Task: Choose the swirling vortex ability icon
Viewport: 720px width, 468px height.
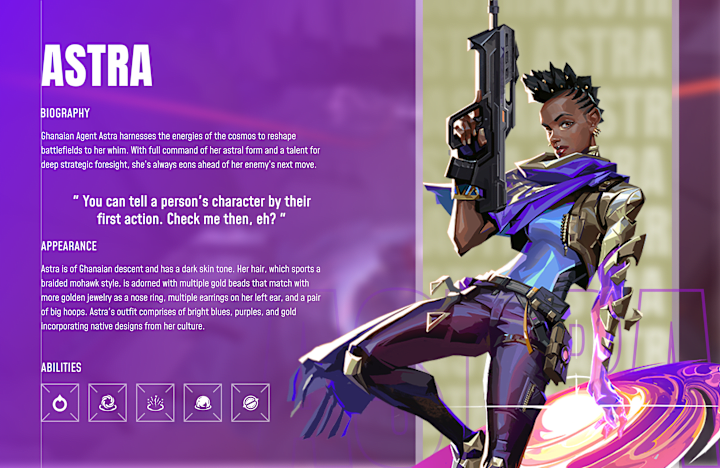Action: (x=107, y=403)
